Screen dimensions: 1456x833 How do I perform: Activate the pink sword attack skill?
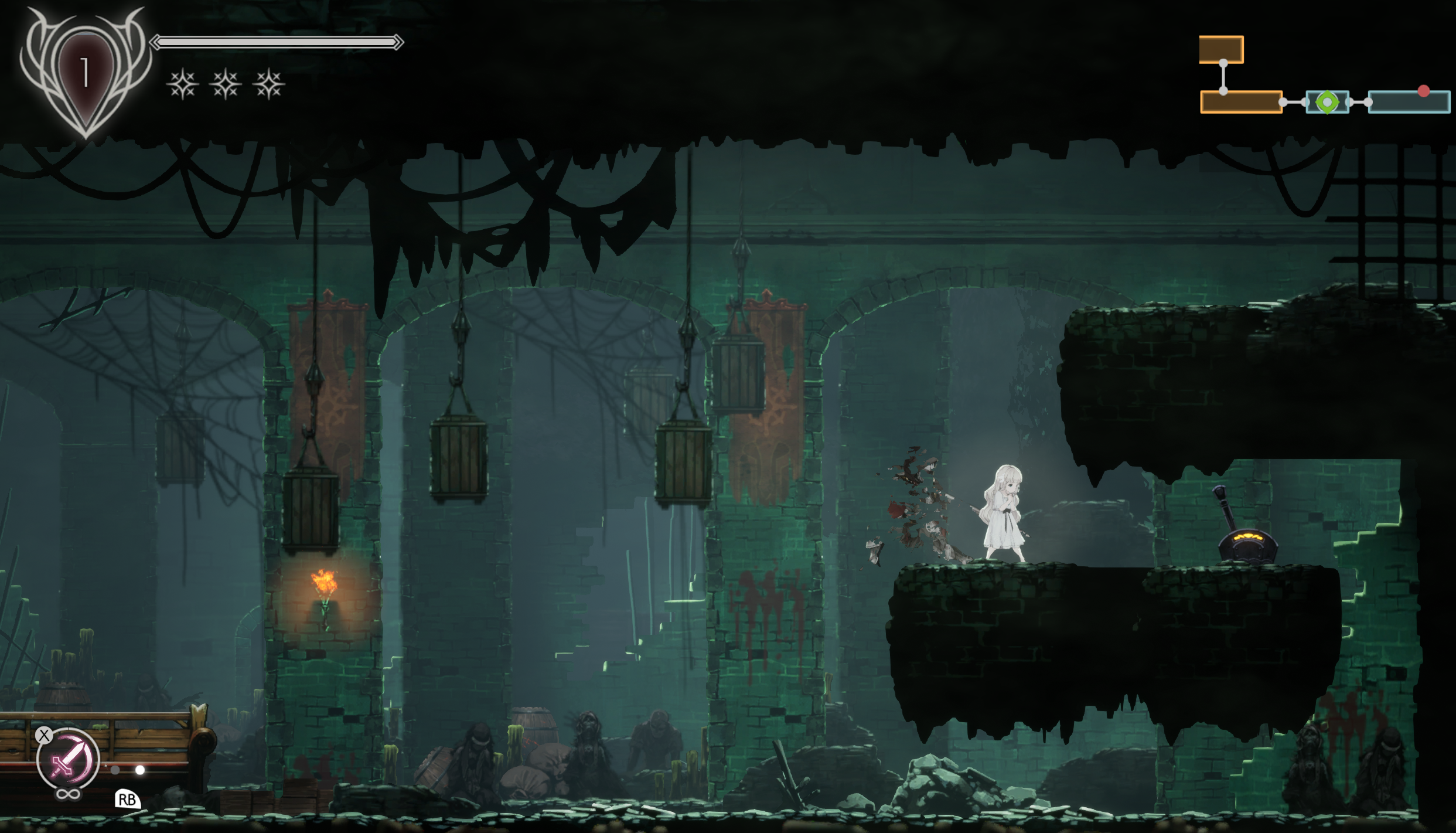pyautogui.click(x=67, y=760)
